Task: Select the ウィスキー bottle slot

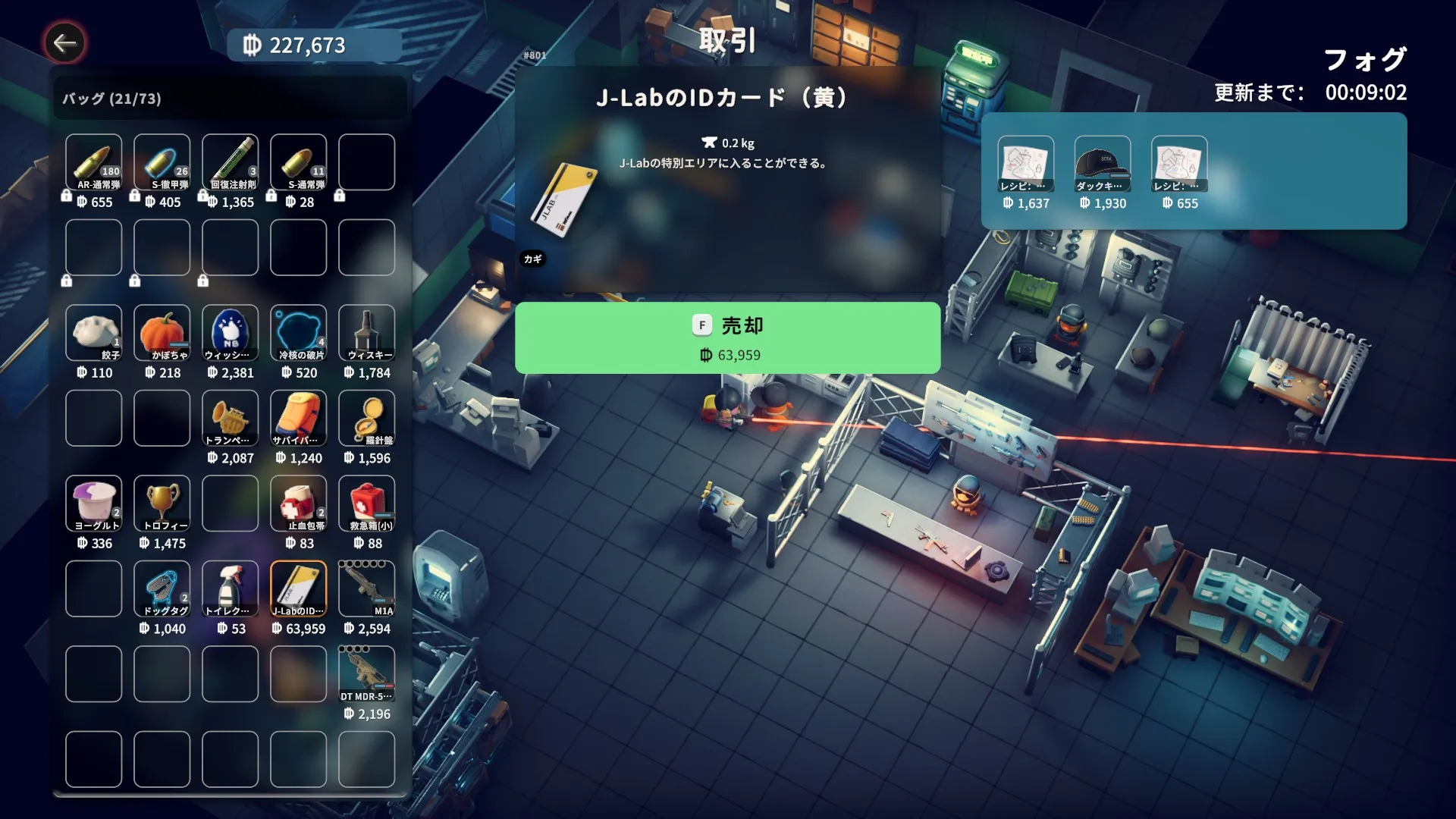Action: [x=367, y=333]
